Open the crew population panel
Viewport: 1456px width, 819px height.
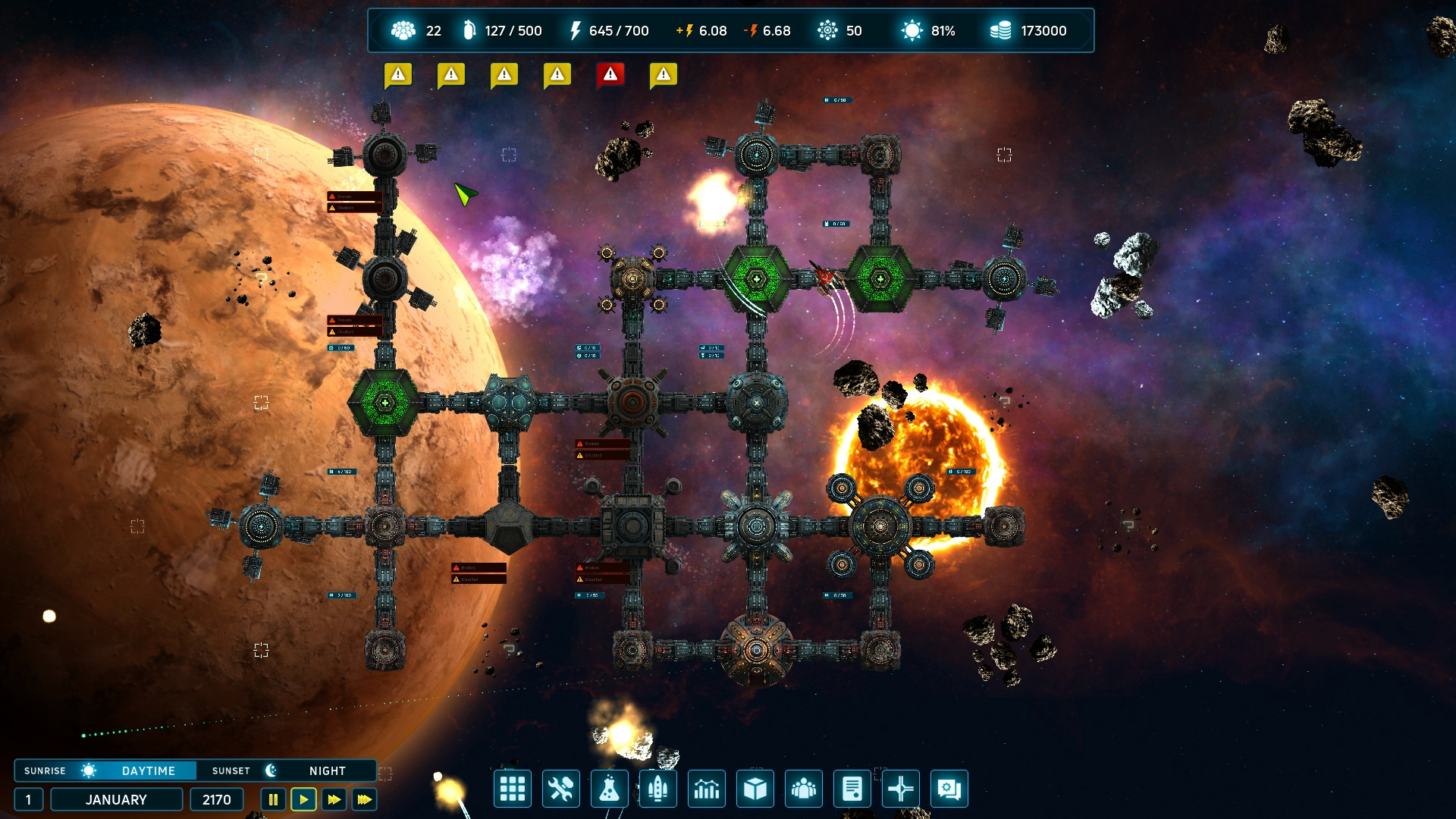[804, 789]
